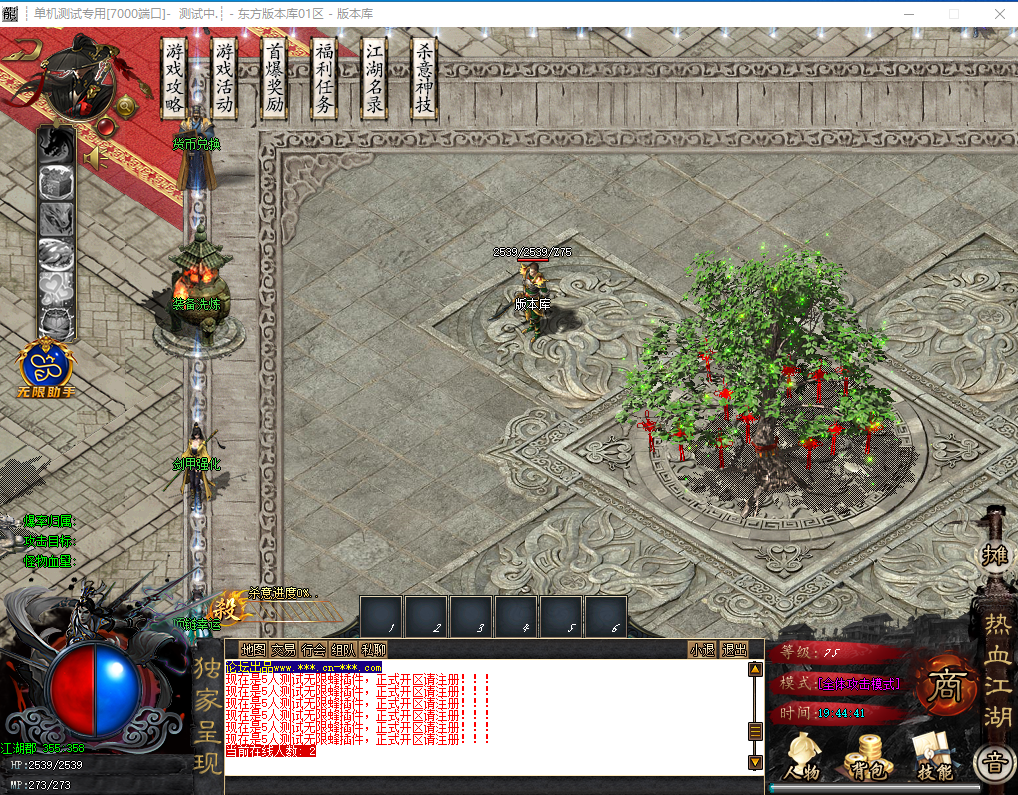
Task: Open the 交易 trade tab
Action: point(284,650)
